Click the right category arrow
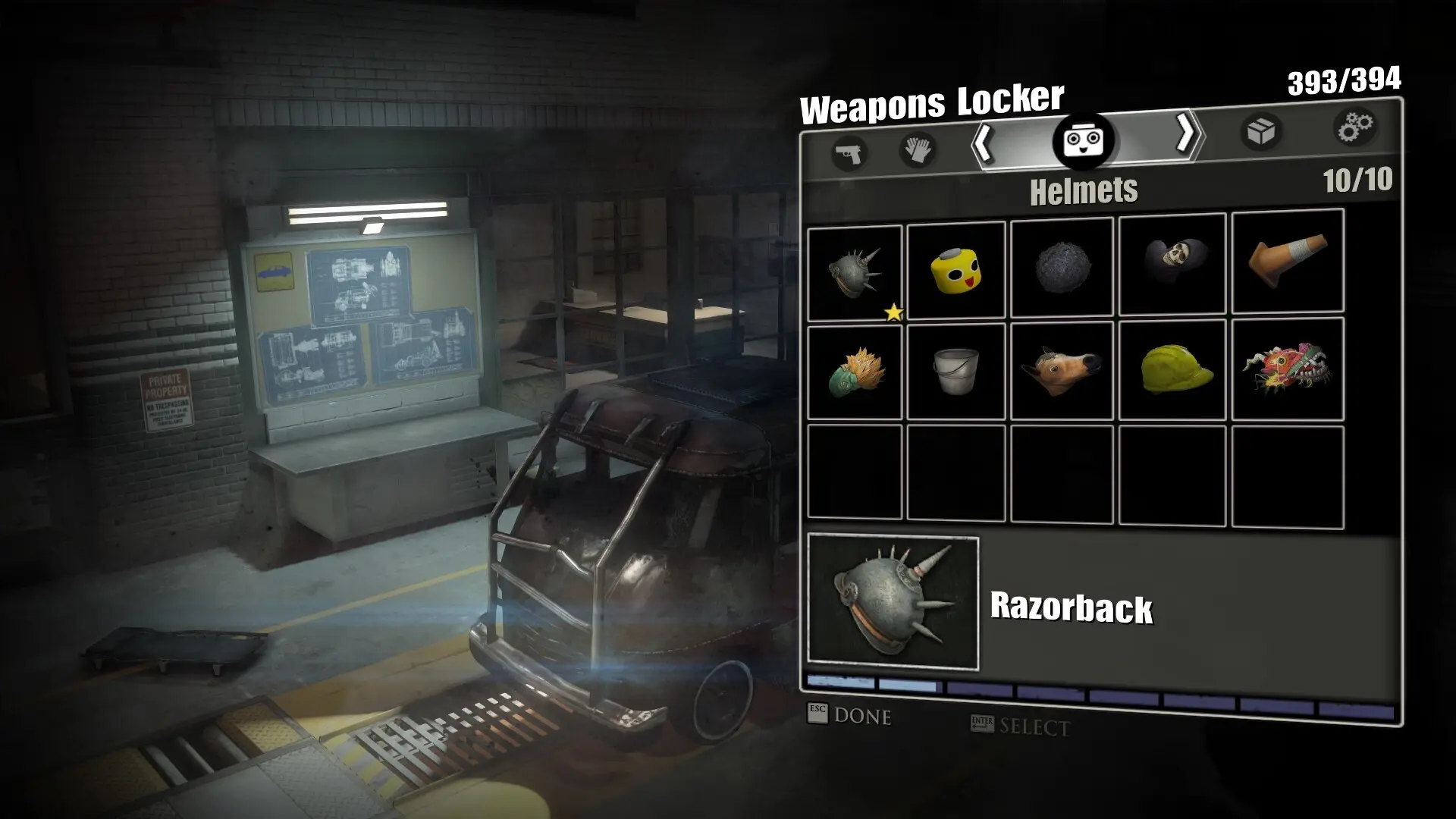This screenshot has height=819, width=1456. [x=1185, y=134]
